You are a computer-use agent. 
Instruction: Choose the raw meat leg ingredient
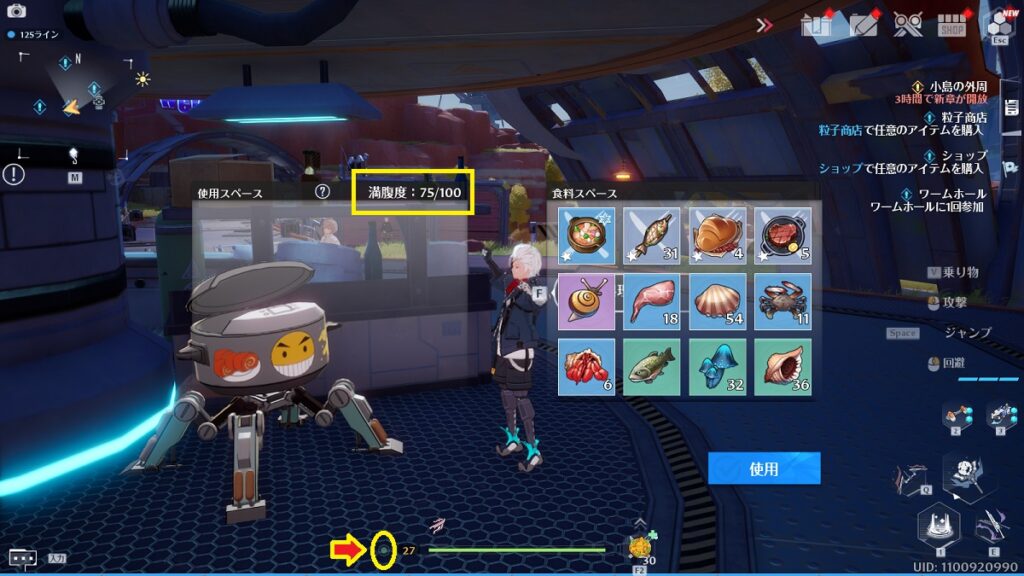pos(651,301)
